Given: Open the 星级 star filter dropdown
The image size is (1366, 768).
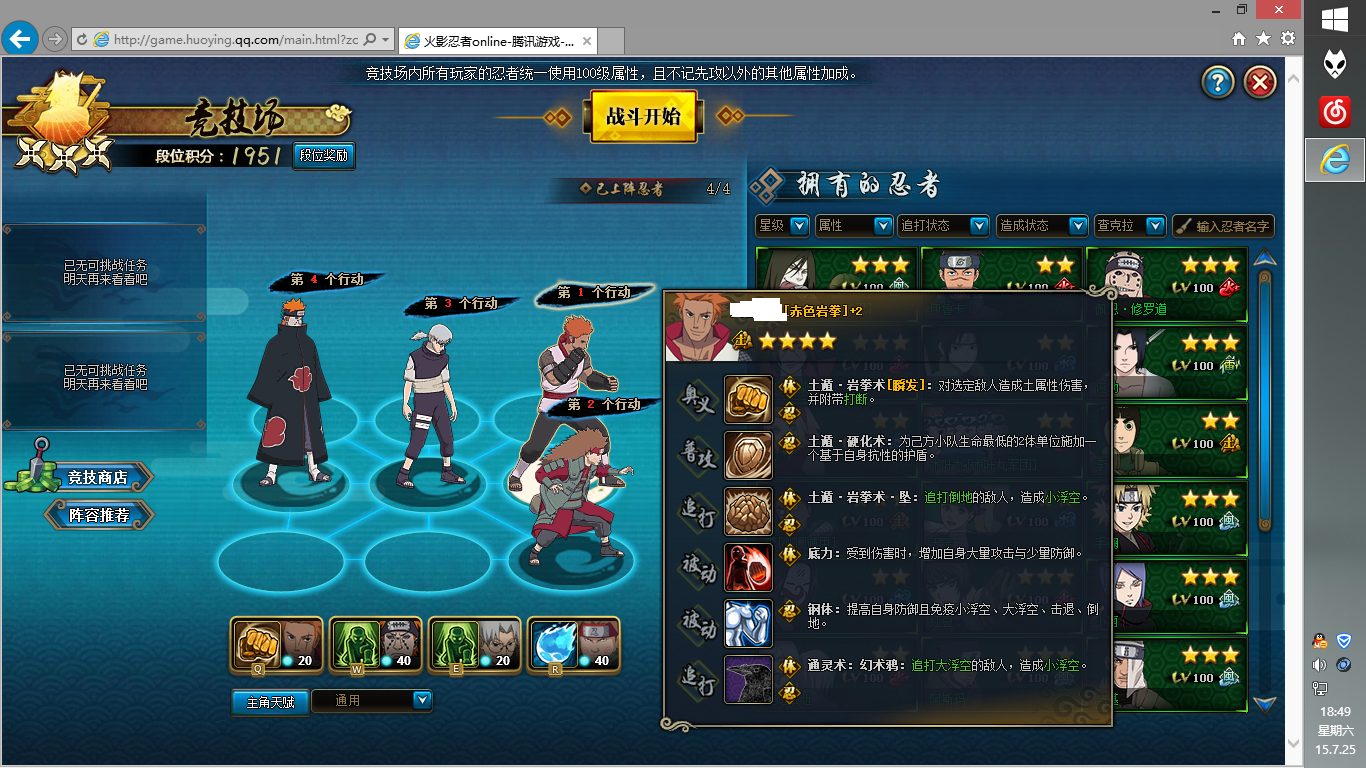Looking at the screenshot, I should (x=782, y=226).
